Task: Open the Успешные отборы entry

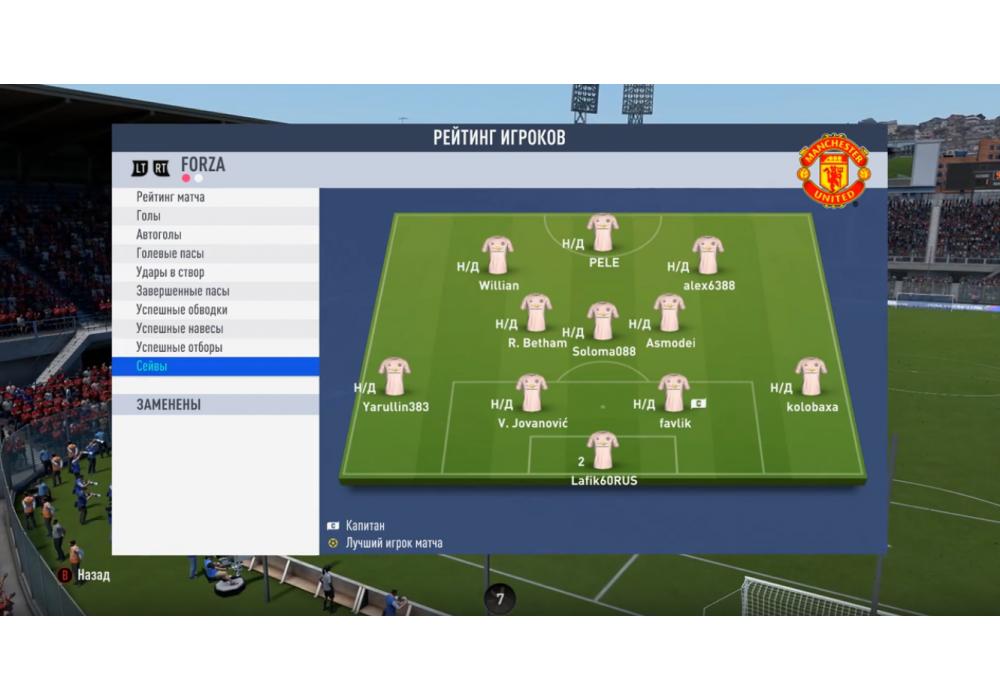Action: [215, 348]
